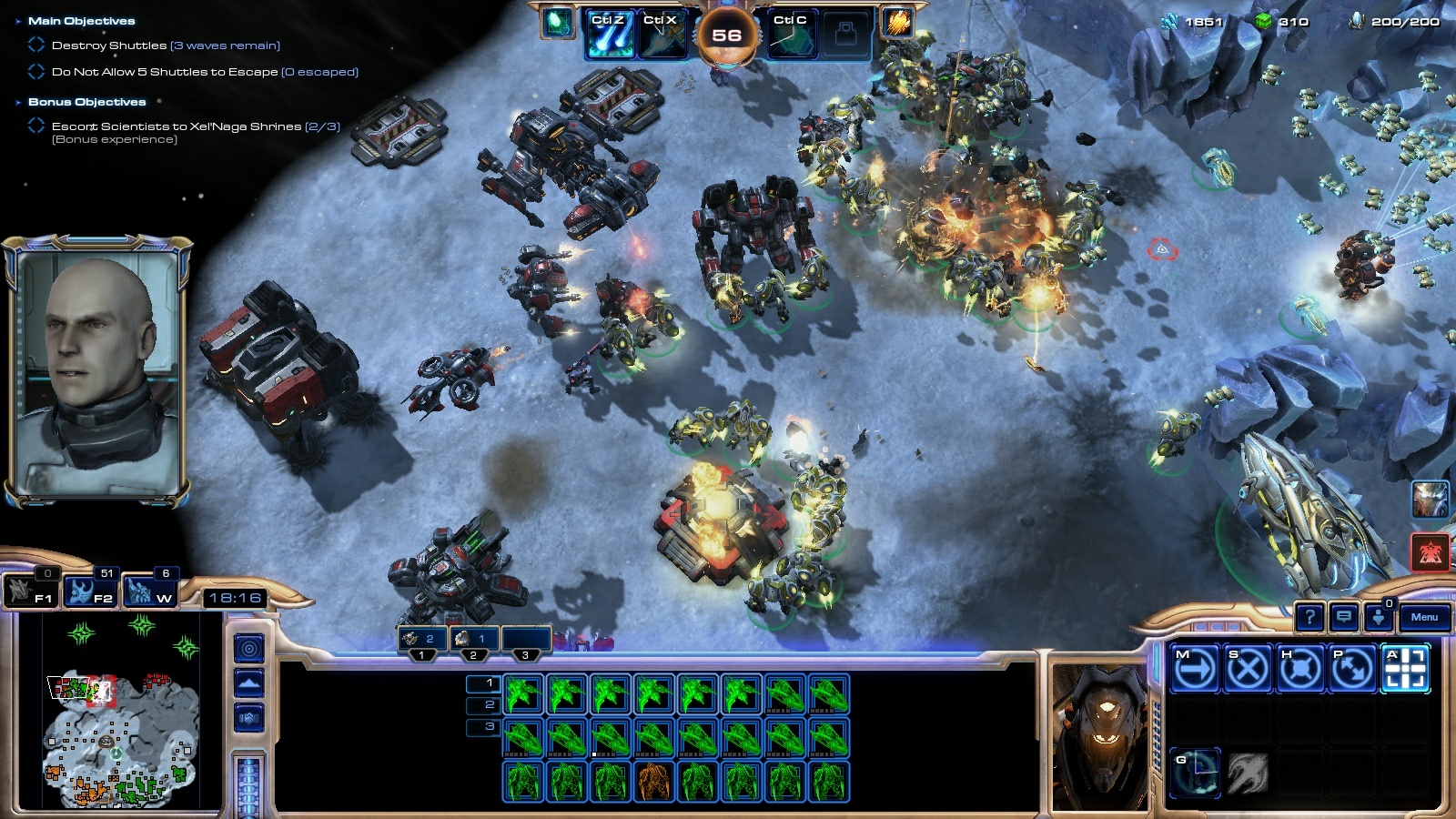
Task: Select the orange-highlighted unit in selection panel
Action: (652, 782)
